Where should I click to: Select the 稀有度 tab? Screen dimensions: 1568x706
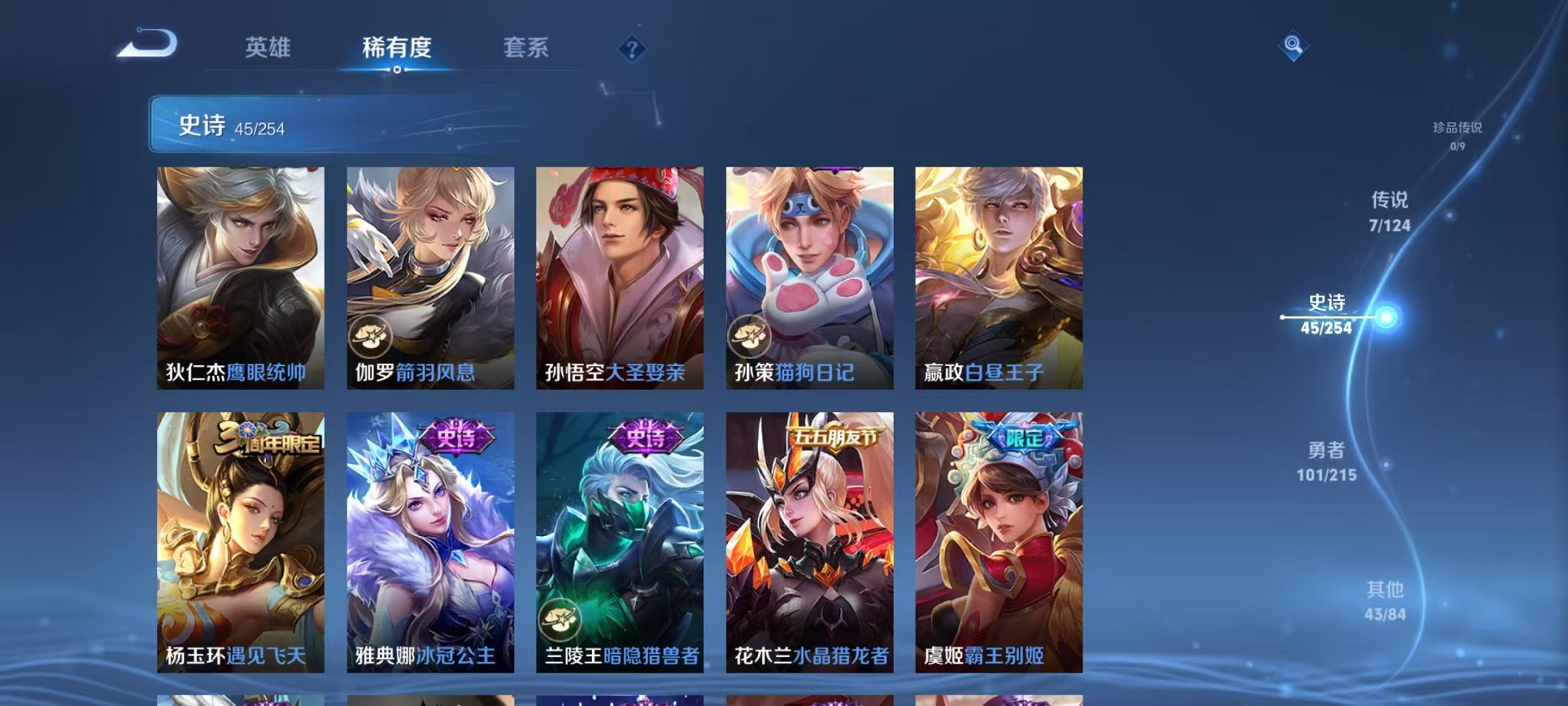(397, 48)
